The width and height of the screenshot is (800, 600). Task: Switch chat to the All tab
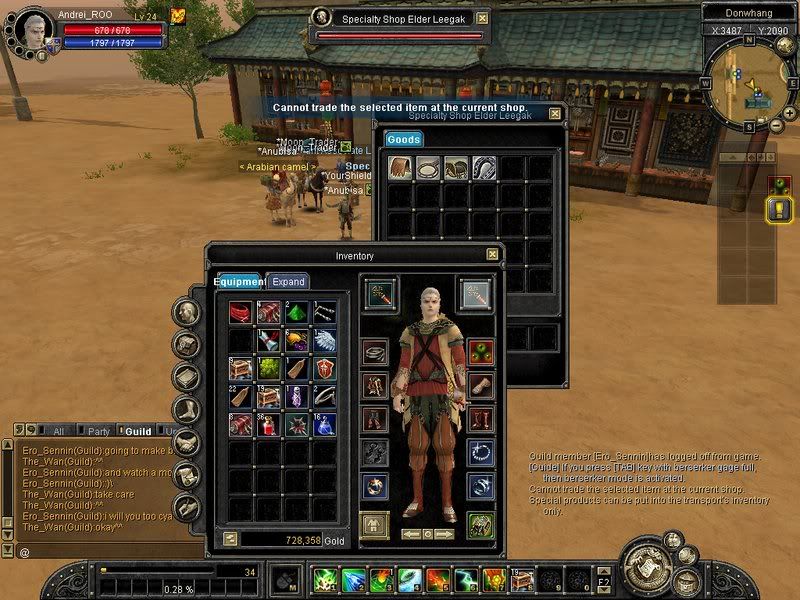tap(58, 432)
